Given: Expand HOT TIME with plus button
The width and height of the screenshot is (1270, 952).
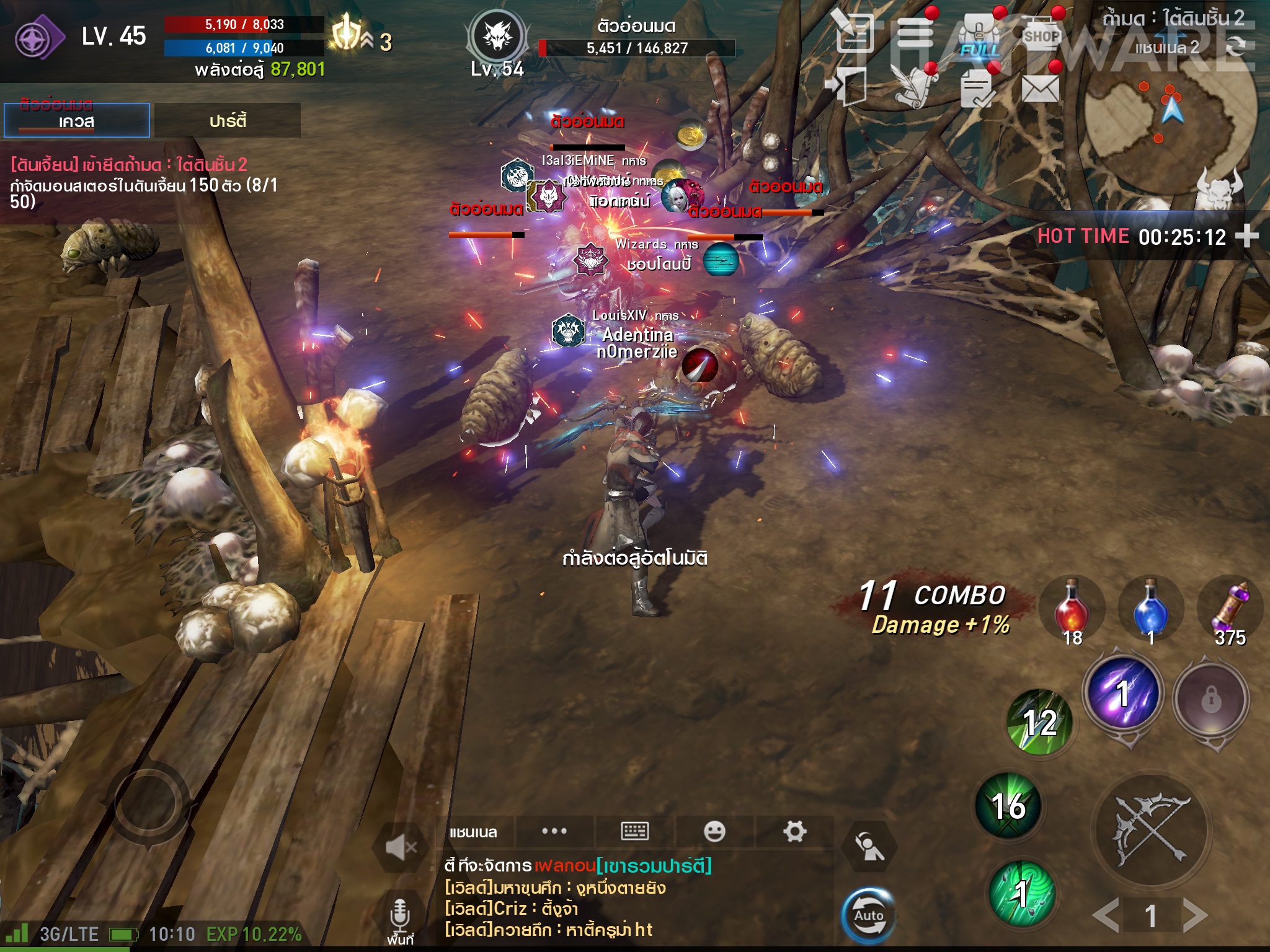Looking at the screenshot, I should (1246, 236).
